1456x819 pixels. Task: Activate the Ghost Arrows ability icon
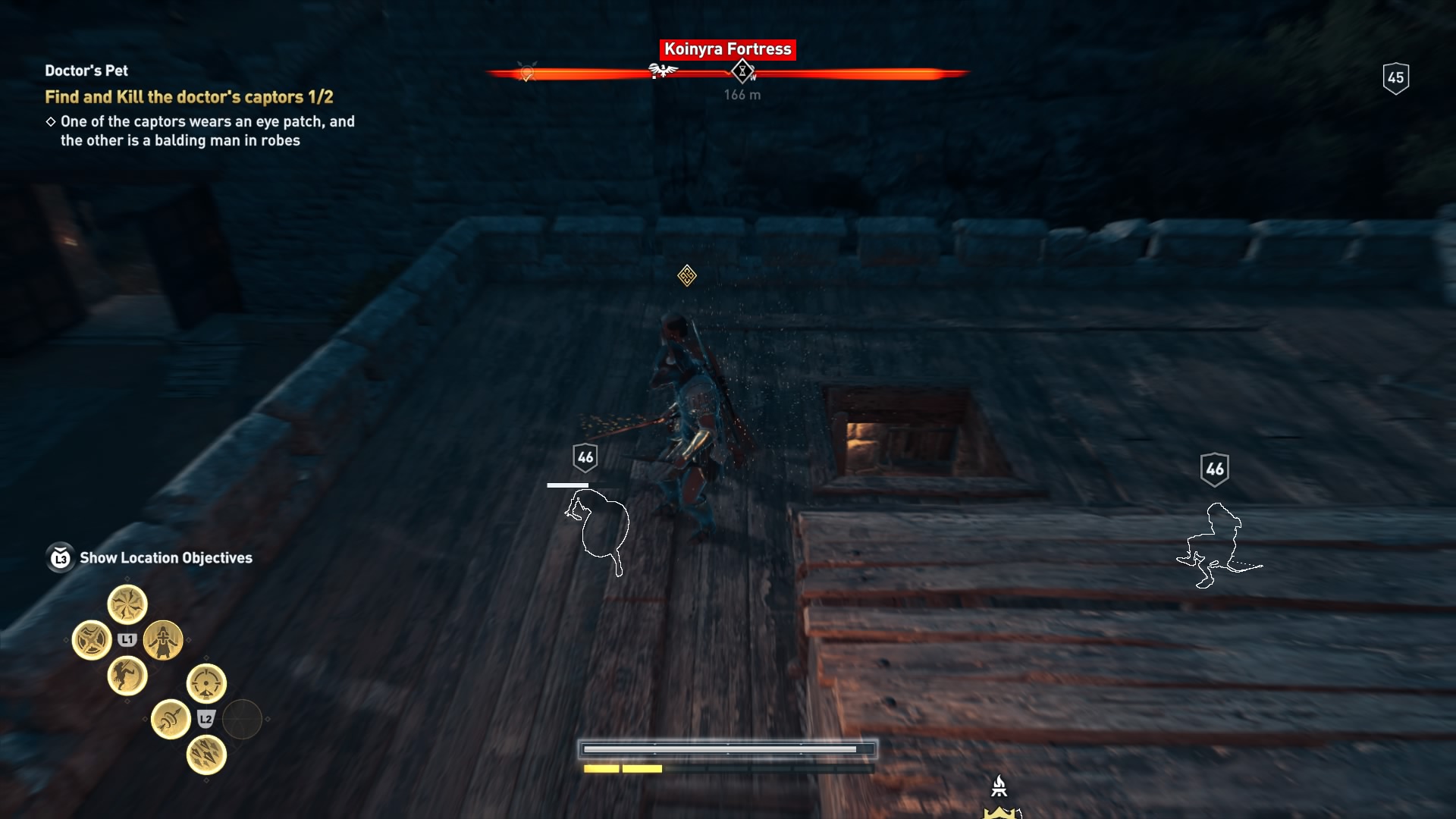tap(171, 719)
